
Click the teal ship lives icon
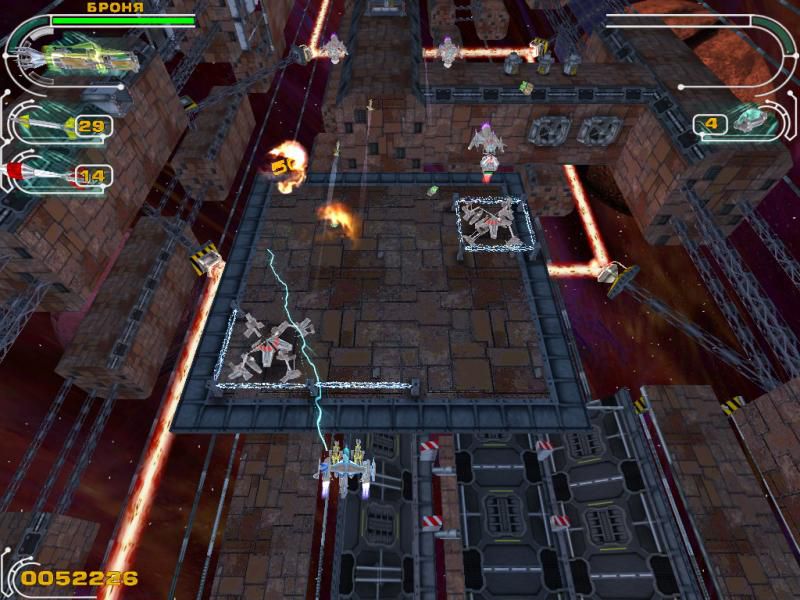click(748, 122)
